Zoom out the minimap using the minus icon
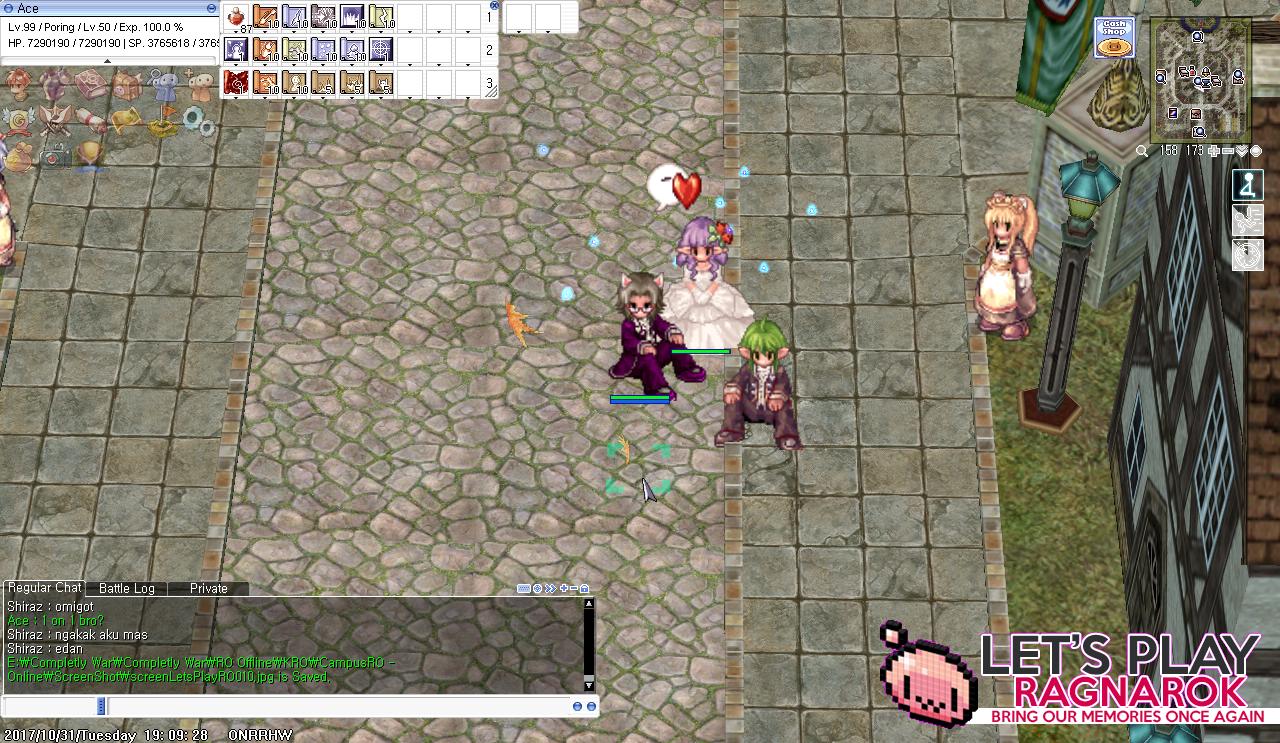Image resolution: width=1280 pixels, height=743 pixels. click(x=1228, y=151)
